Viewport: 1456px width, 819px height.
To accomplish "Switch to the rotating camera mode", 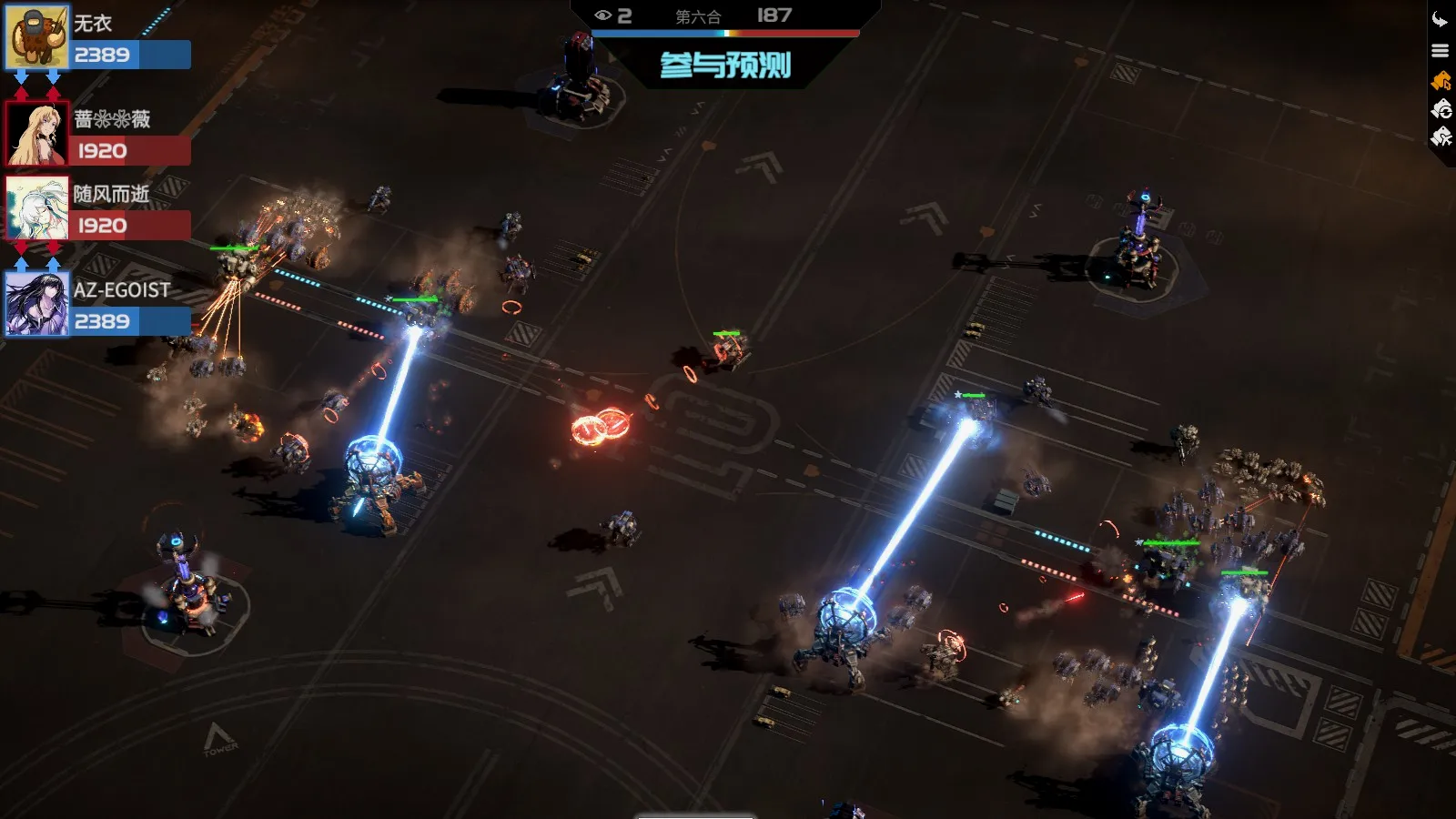I will coord(1441,109).
